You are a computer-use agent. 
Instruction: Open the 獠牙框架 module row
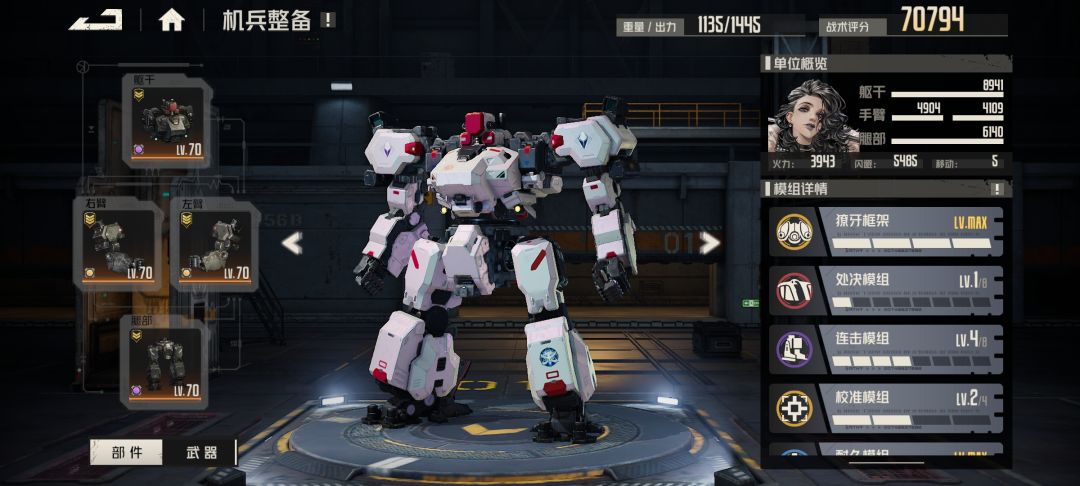(x=885, y=231)
